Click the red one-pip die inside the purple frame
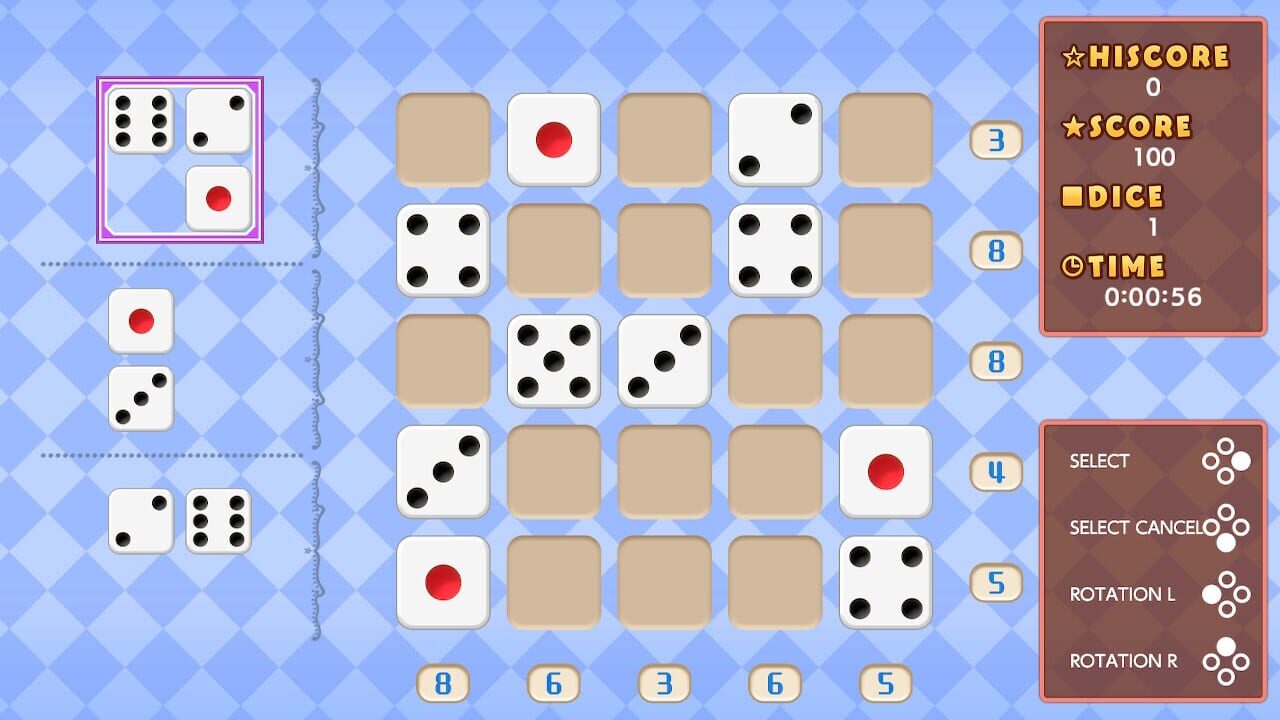 pyautogui.click(x=218, y=198)
